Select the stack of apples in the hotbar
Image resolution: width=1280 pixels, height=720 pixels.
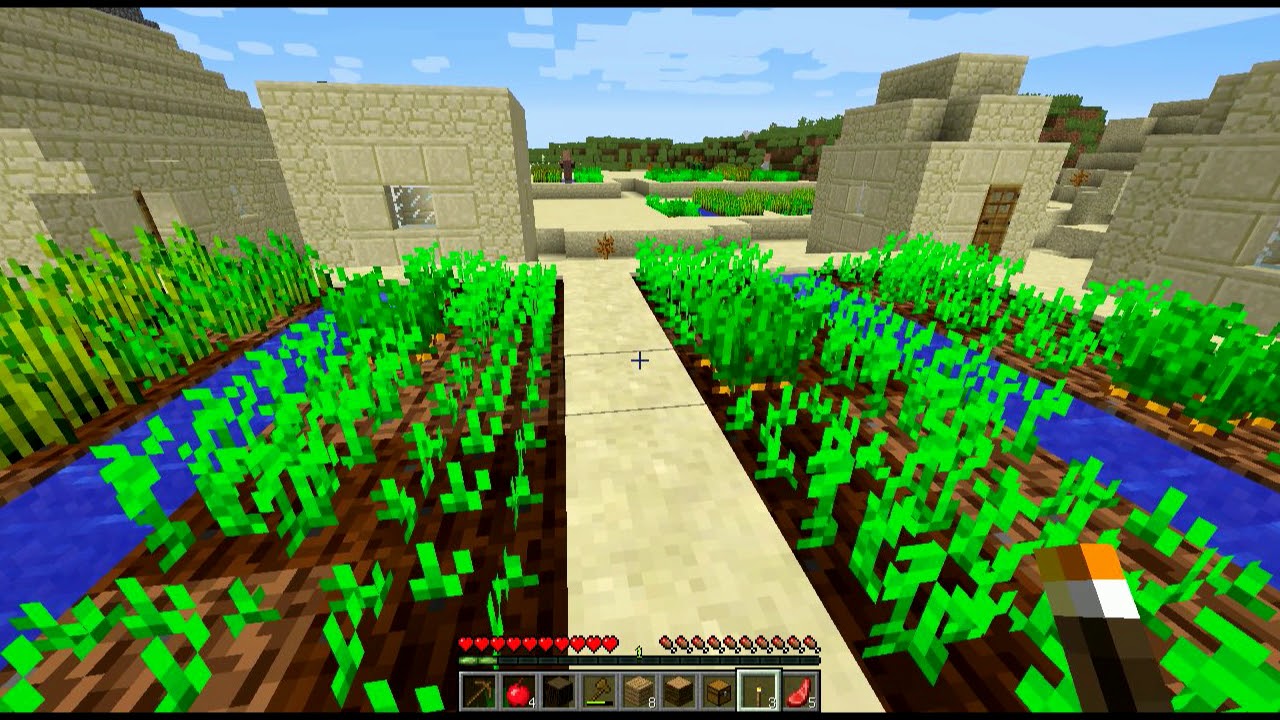pyautogui.click(x=518, y=690)
